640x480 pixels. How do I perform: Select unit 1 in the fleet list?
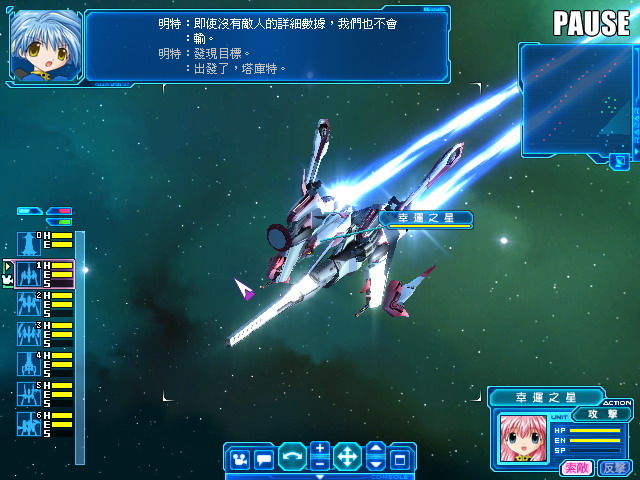[x=28, y=273]
